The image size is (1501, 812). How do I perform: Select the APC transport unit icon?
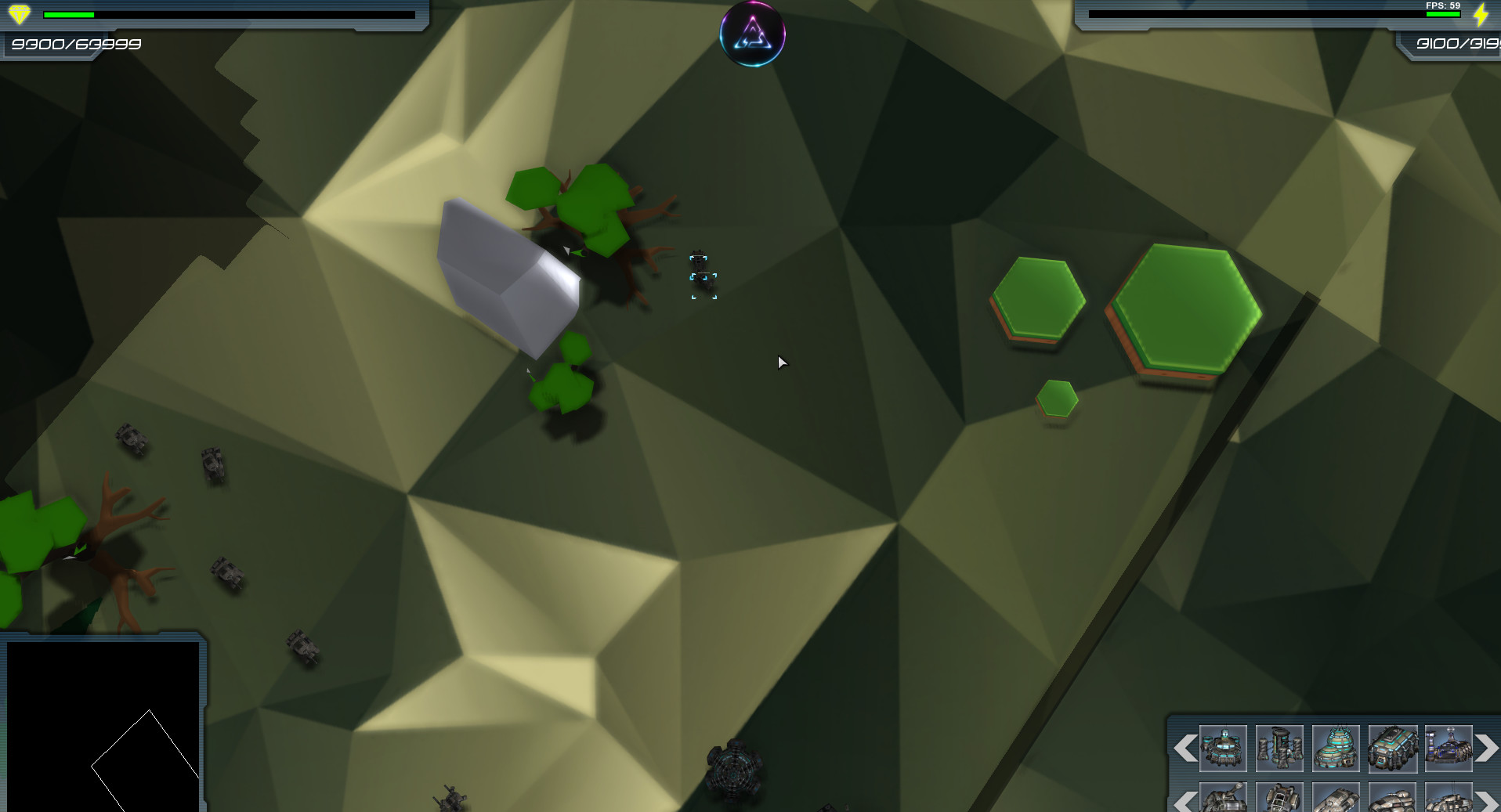(x=1336, y=799)
